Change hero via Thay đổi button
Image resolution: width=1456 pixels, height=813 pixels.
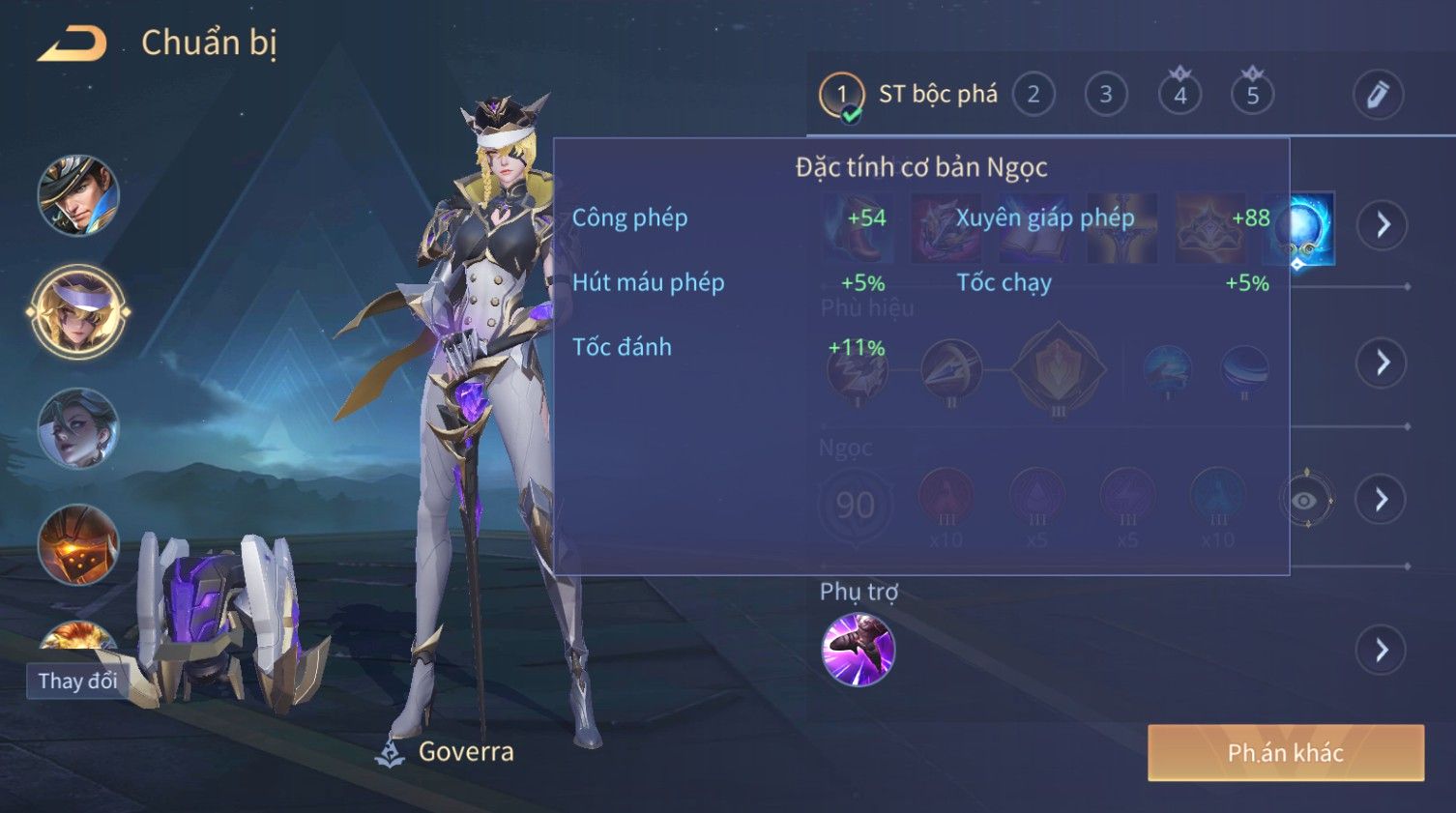pyautogui.click(x=77, y=681)
